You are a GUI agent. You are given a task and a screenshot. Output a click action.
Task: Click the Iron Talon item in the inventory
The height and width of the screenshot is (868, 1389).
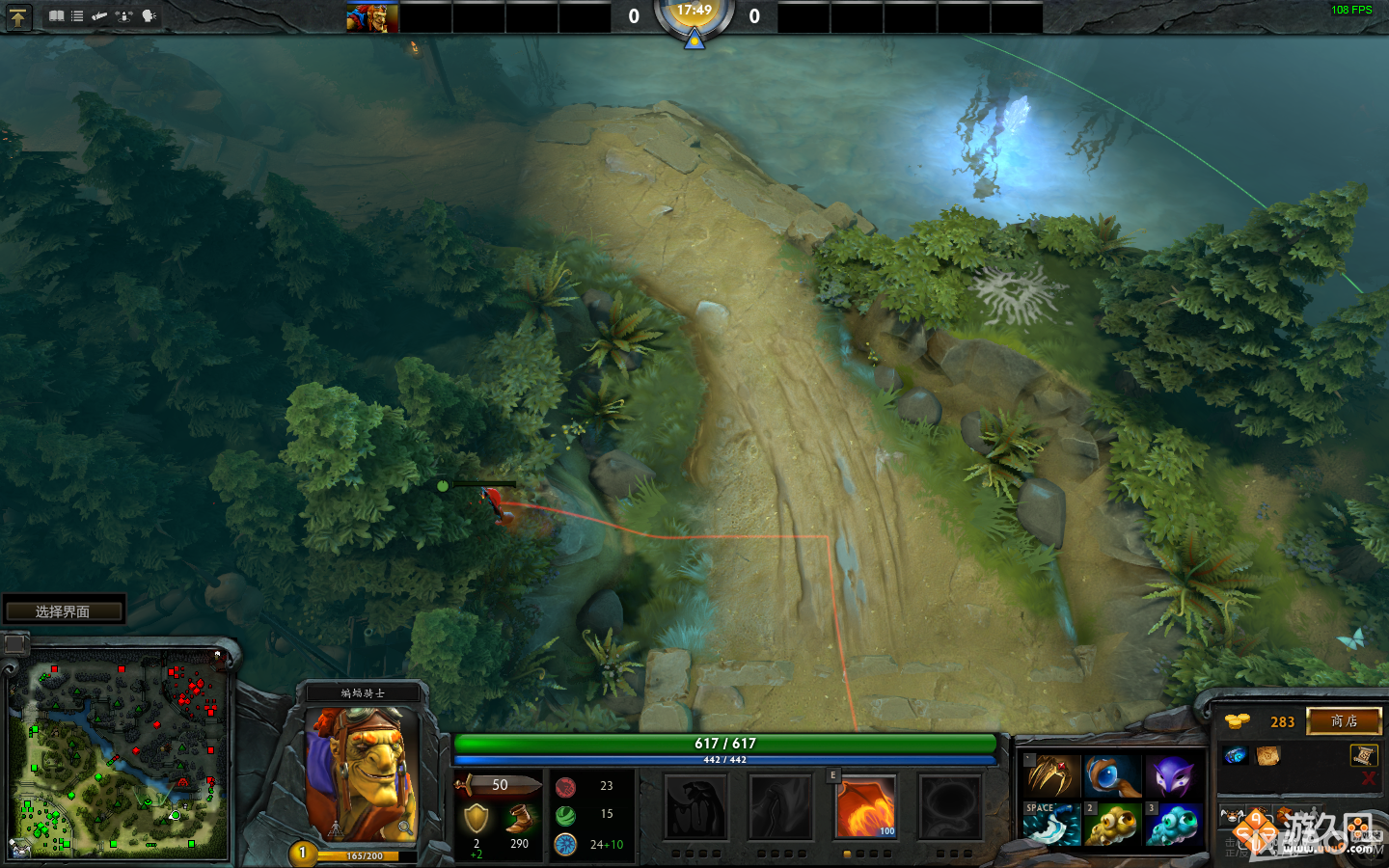[x=1053, y=775]
